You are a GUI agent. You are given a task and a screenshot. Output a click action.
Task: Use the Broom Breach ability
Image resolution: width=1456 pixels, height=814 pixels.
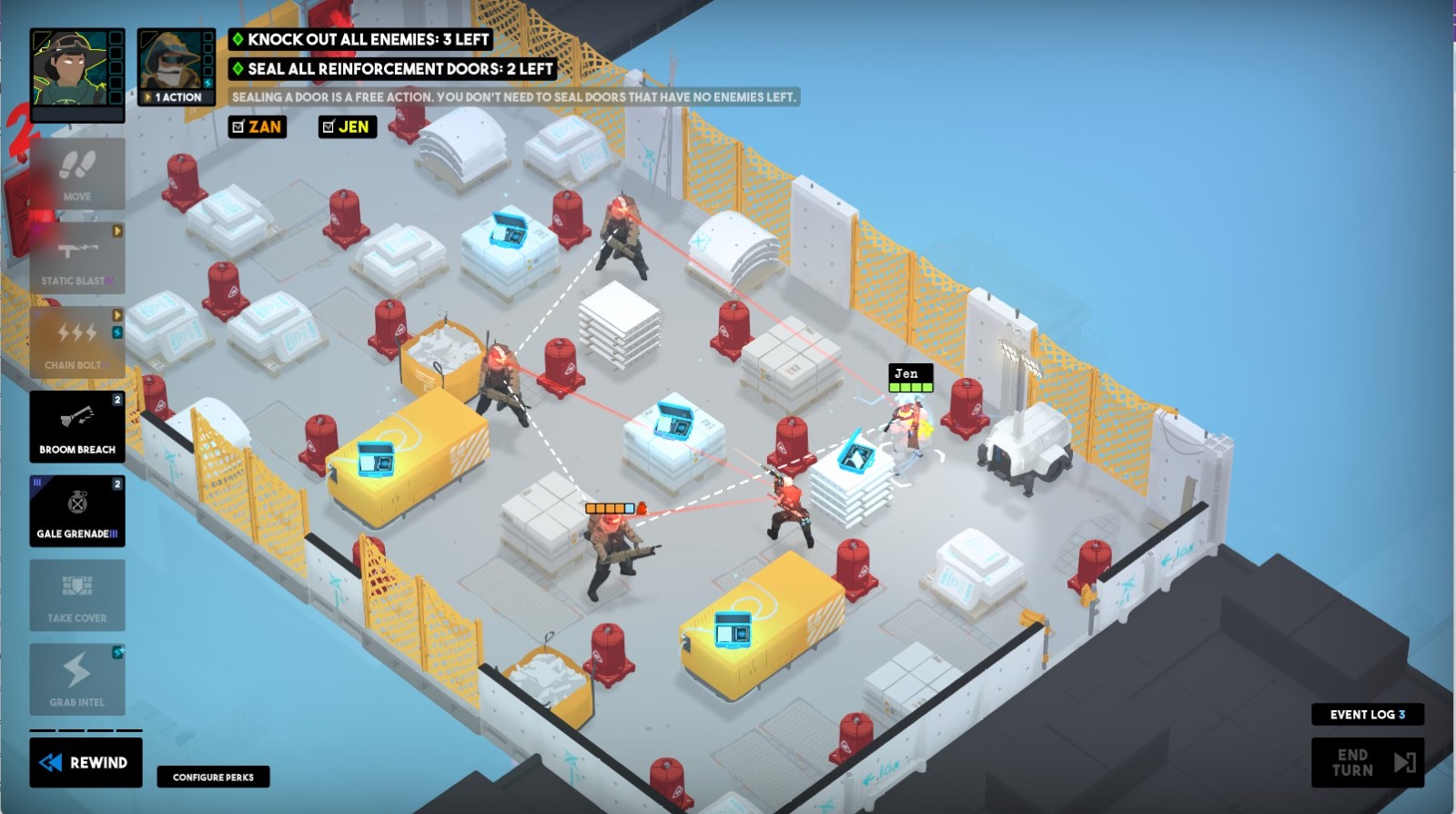click(x=78, y=426)
